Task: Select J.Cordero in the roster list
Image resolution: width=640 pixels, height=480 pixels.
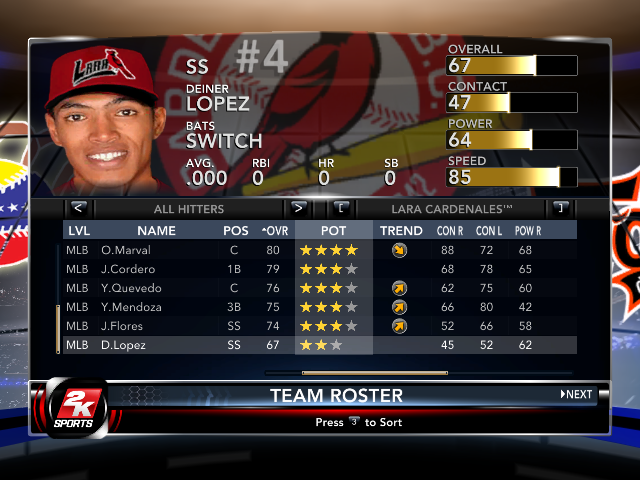Action: point(127,269)
